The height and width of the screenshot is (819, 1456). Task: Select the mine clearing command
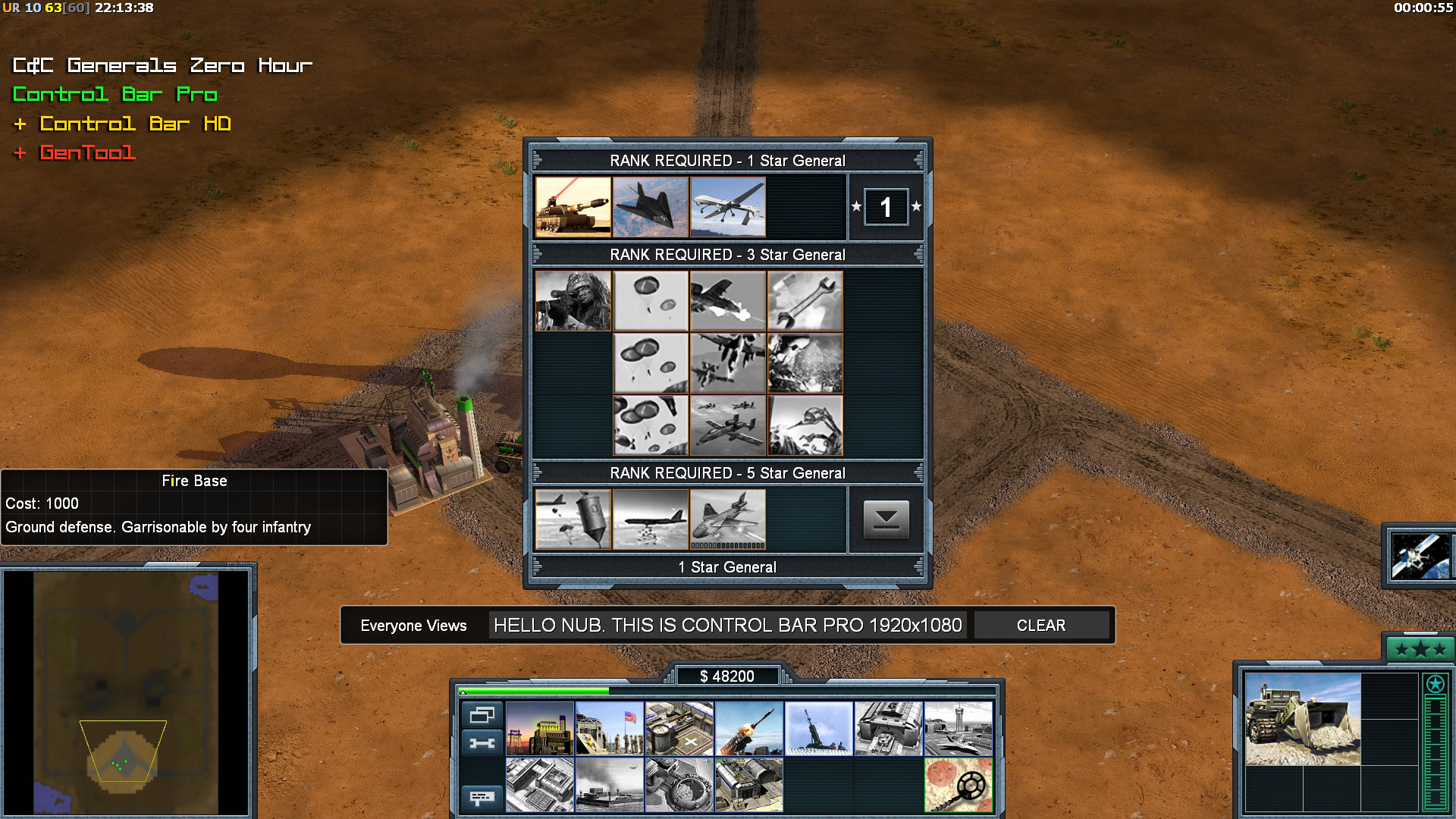pyautogui.click(x=959, y=785)
